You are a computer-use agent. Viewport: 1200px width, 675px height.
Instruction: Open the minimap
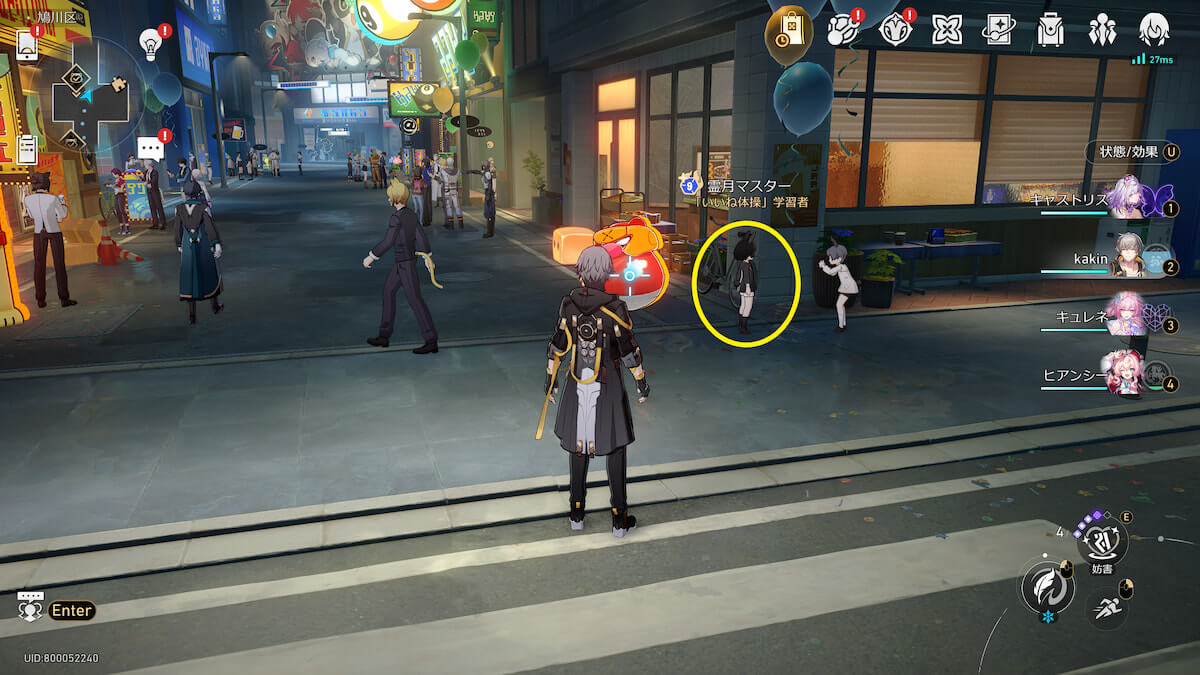[x=90, y=97]
